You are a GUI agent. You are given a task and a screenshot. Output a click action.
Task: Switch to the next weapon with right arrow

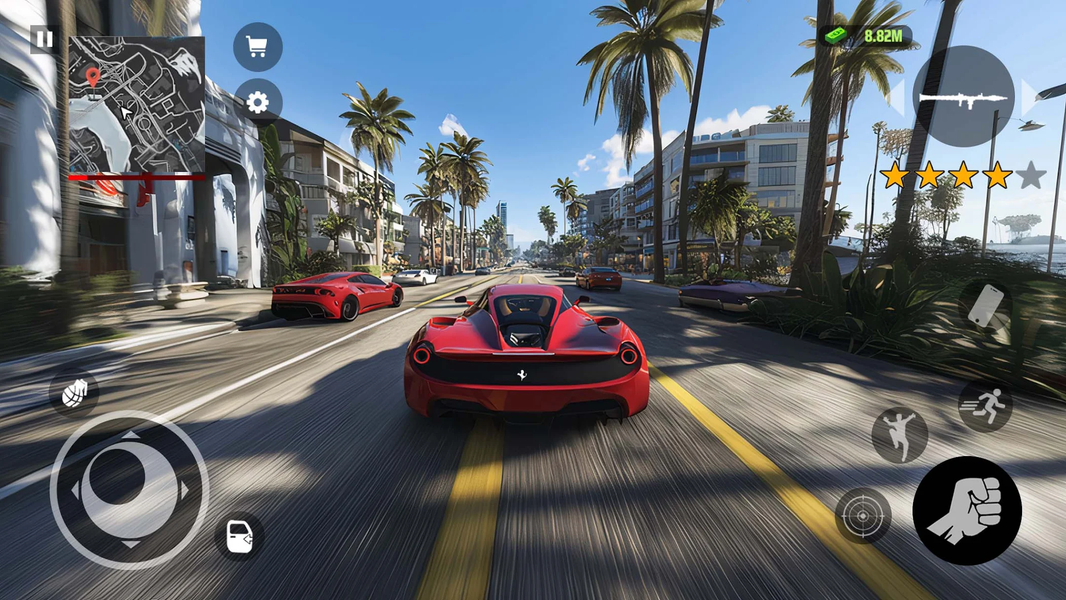(1030, 97)
